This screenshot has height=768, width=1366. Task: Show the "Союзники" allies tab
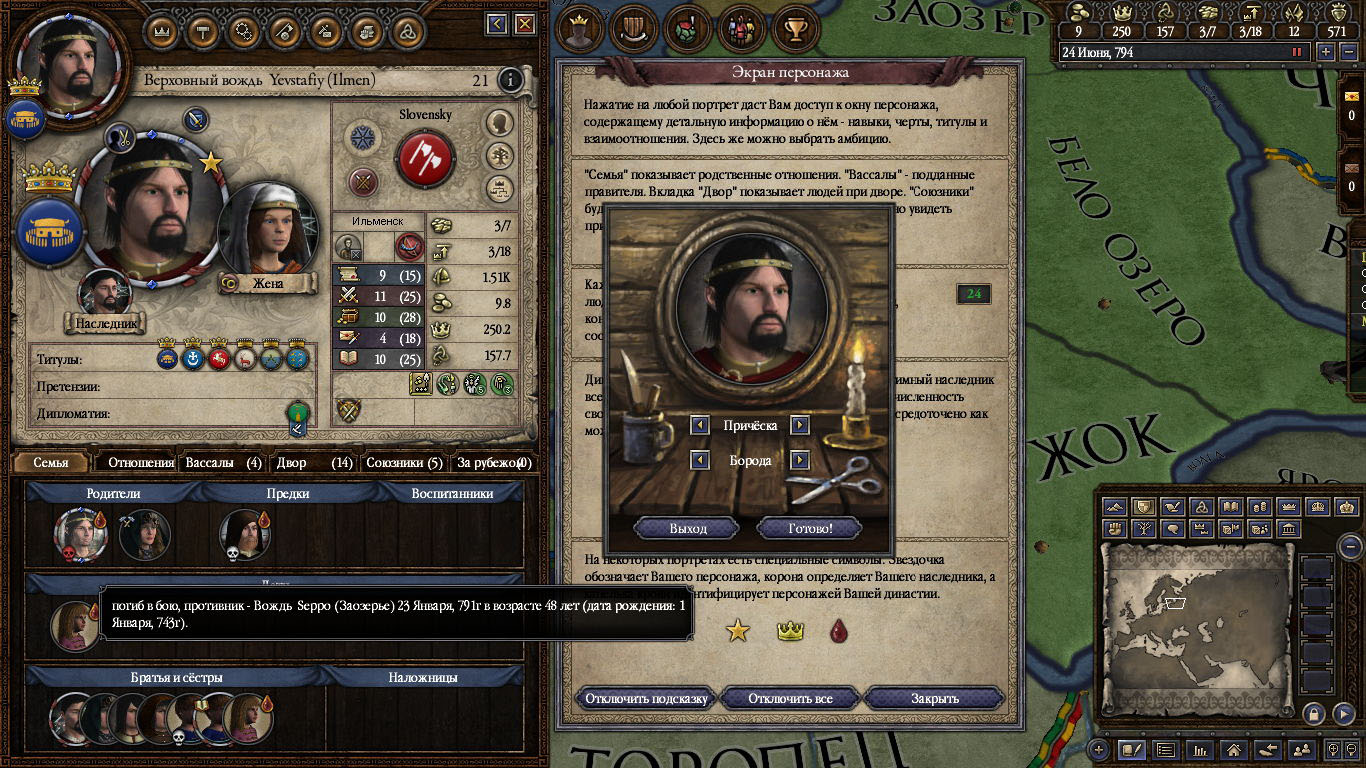404,463
